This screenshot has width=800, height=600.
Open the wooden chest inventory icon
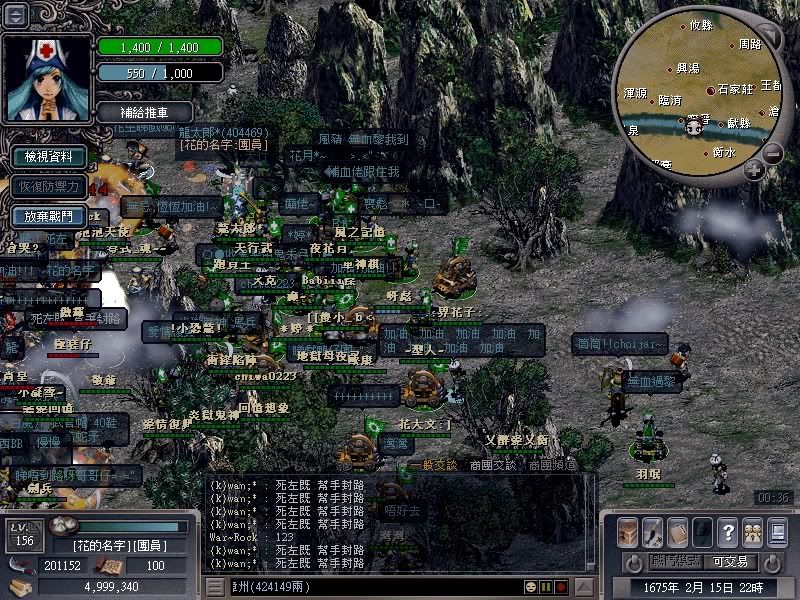tap(627, 531)
